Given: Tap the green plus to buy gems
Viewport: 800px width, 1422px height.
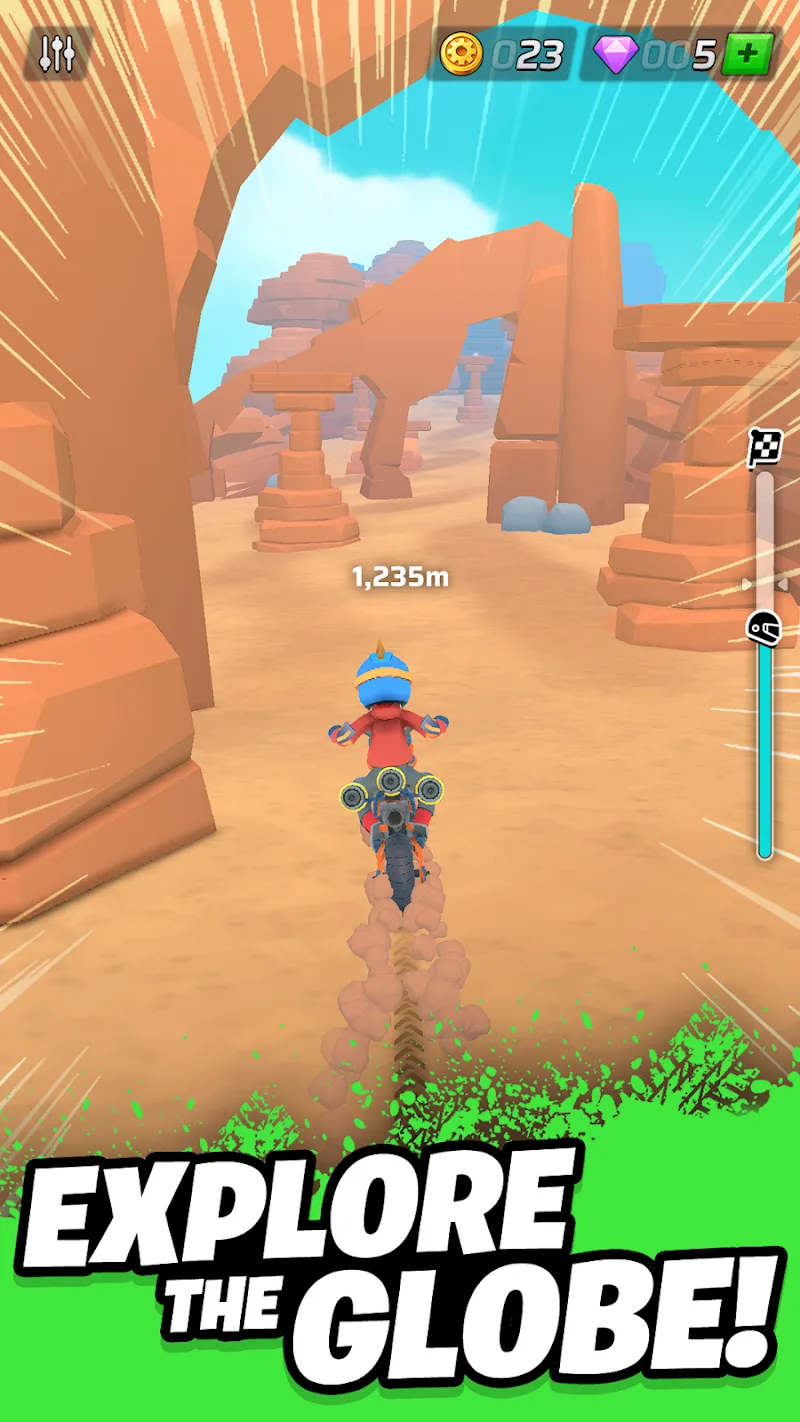Looking at the screenshot, I should click(748, 54).
